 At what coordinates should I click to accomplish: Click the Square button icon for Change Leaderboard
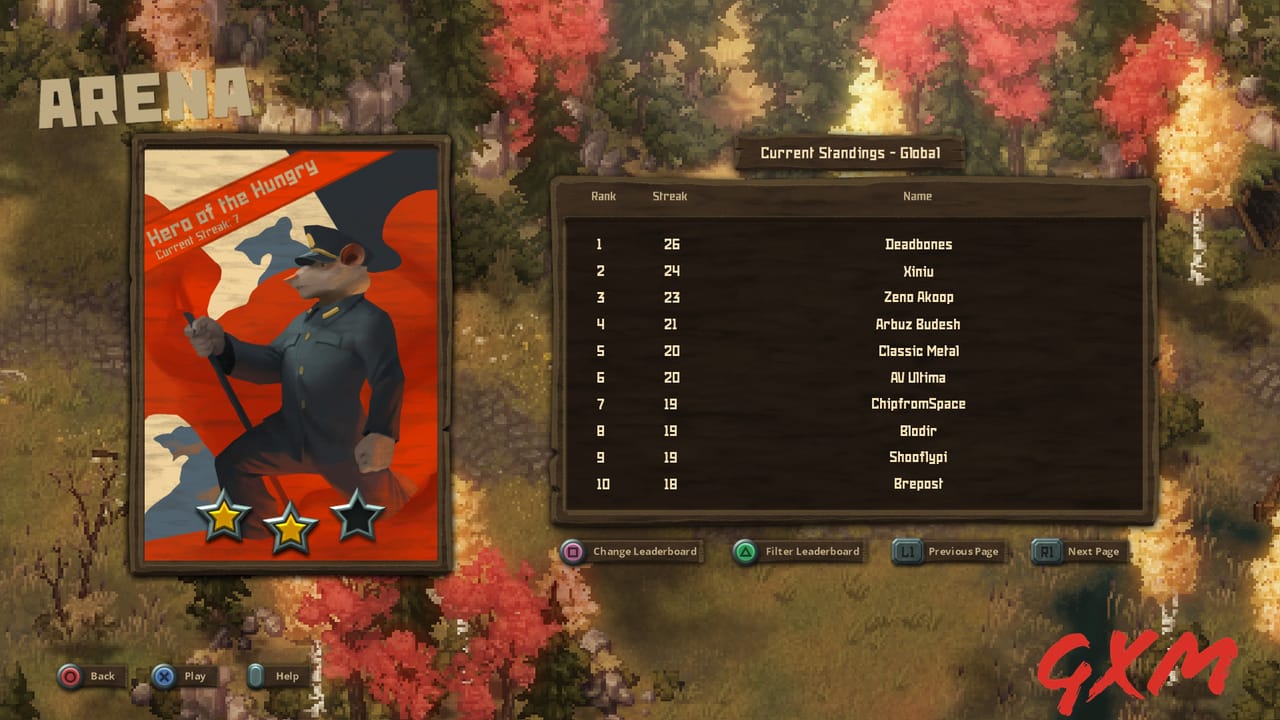coord(572,551)
